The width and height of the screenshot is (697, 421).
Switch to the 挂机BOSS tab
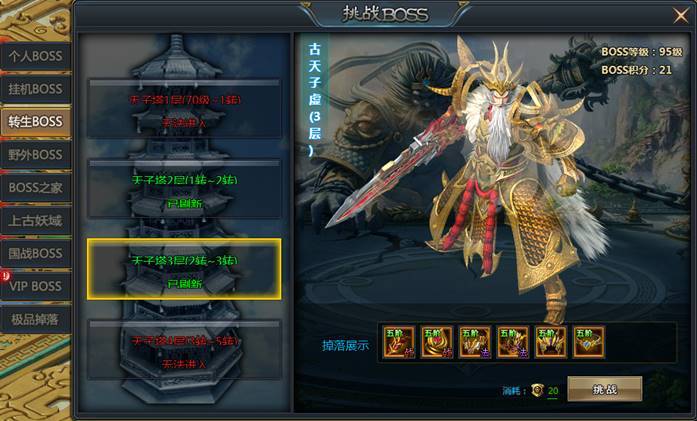[35, 89]
